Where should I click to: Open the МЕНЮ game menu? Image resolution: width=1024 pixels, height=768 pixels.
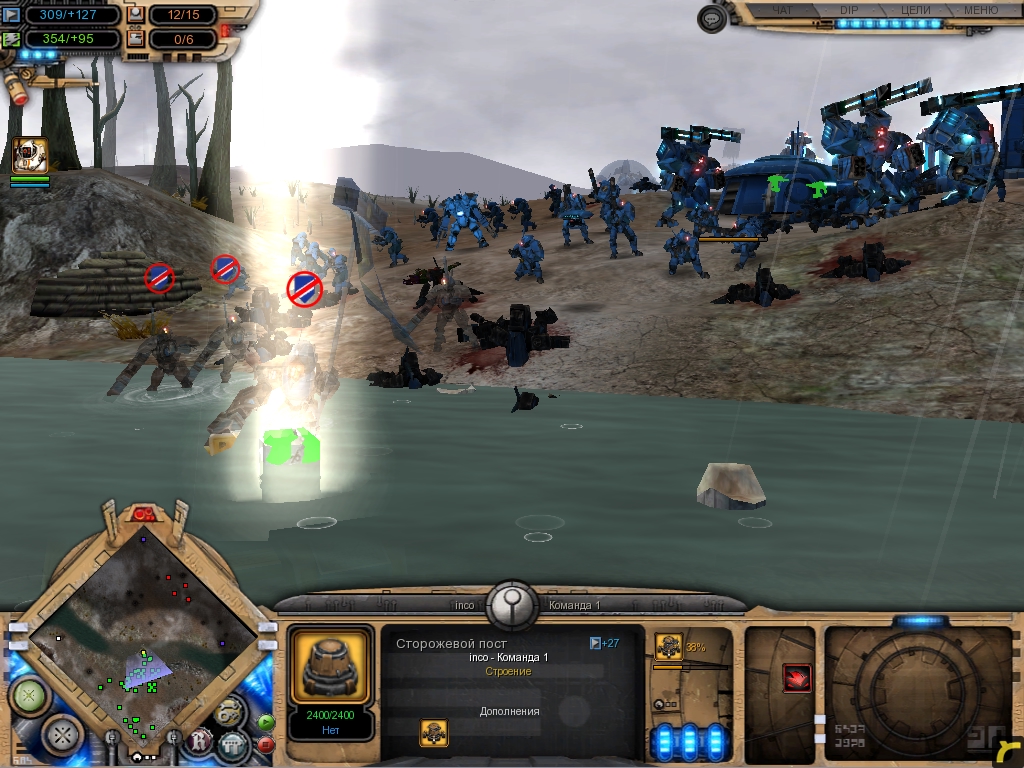979,10
